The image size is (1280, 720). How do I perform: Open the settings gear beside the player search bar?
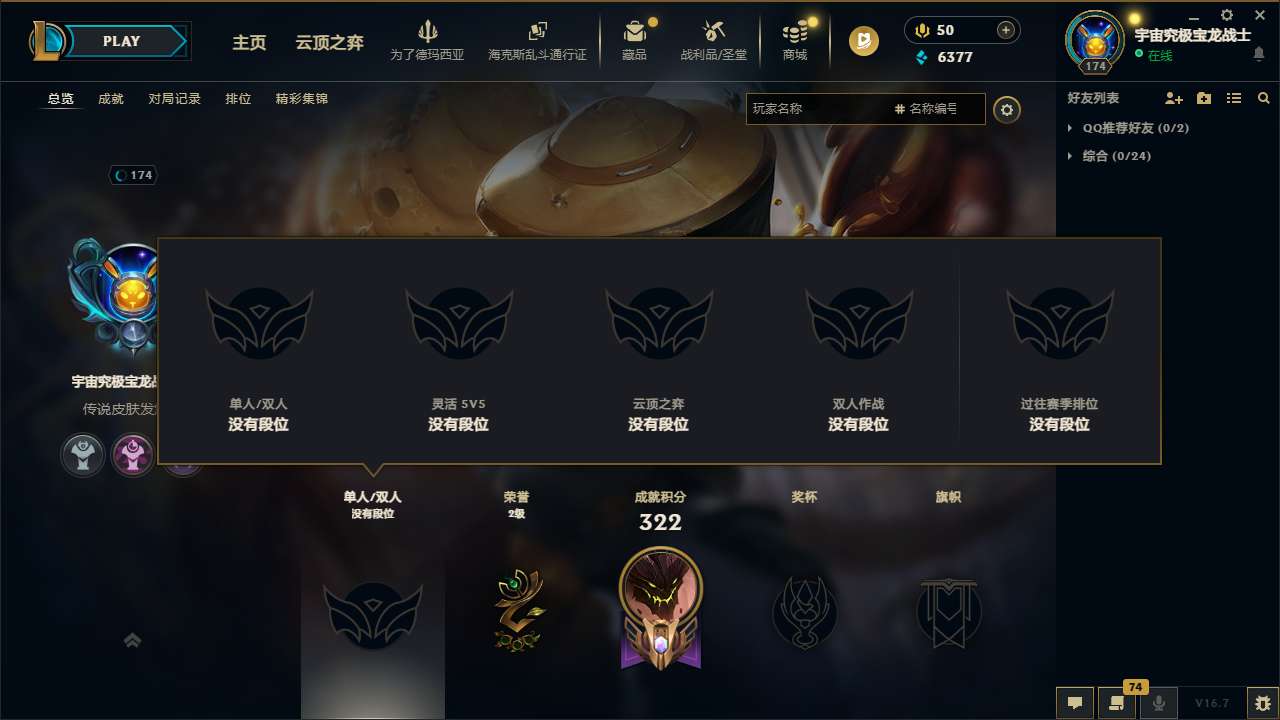[x=1007, y=110]
